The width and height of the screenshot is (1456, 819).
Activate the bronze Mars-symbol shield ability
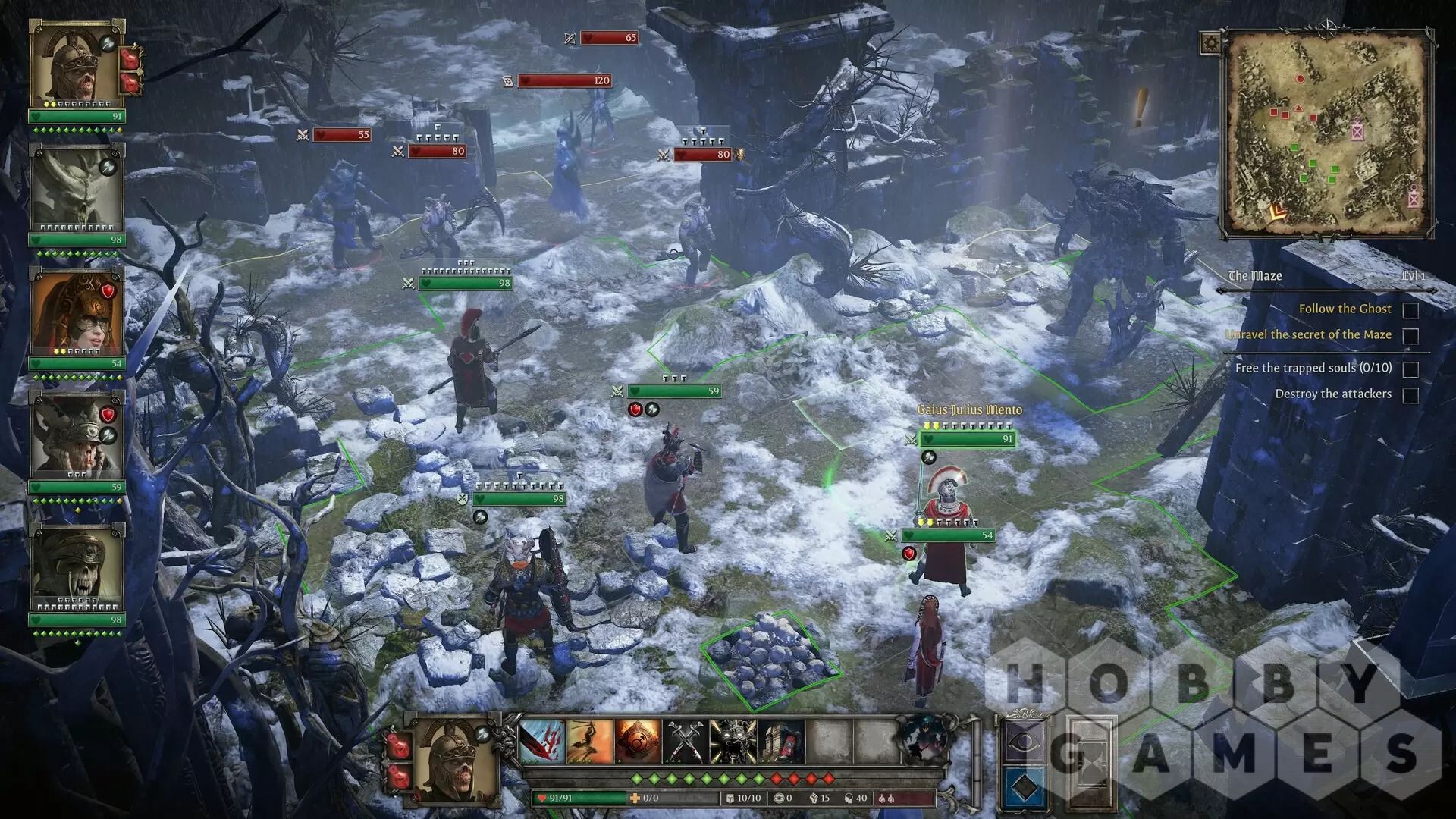click(x=637, y=740)
